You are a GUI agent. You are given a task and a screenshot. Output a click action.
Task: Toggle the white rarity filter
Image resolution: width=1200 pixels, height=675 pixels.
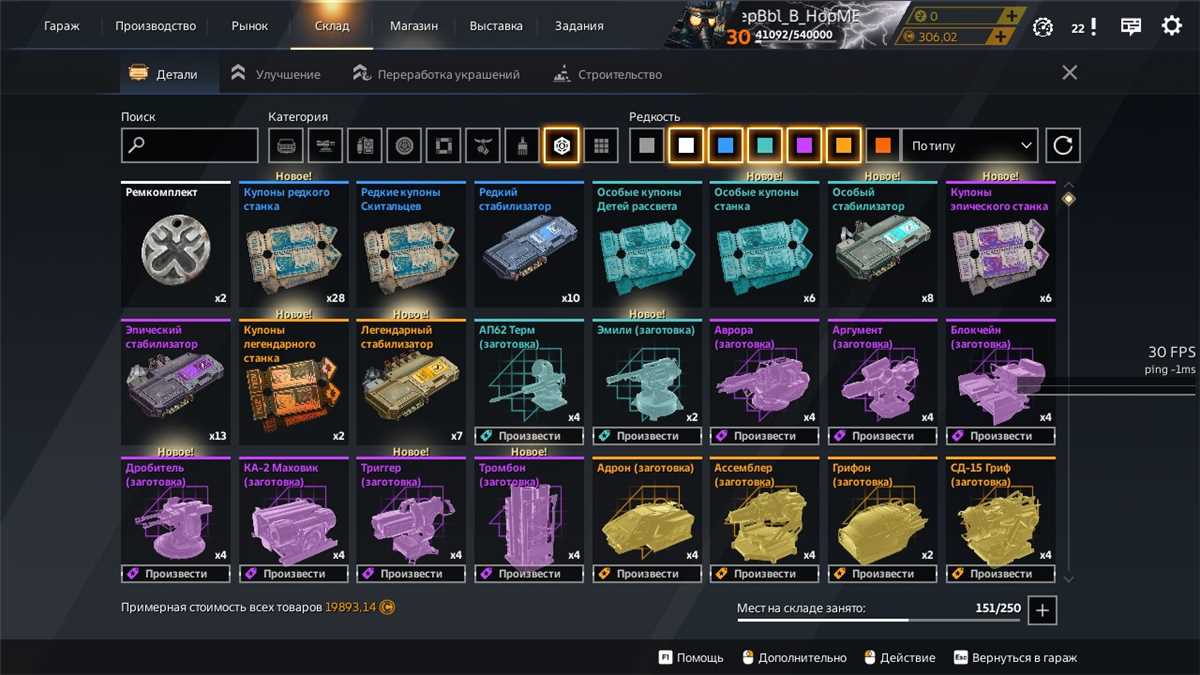point(686,146)
